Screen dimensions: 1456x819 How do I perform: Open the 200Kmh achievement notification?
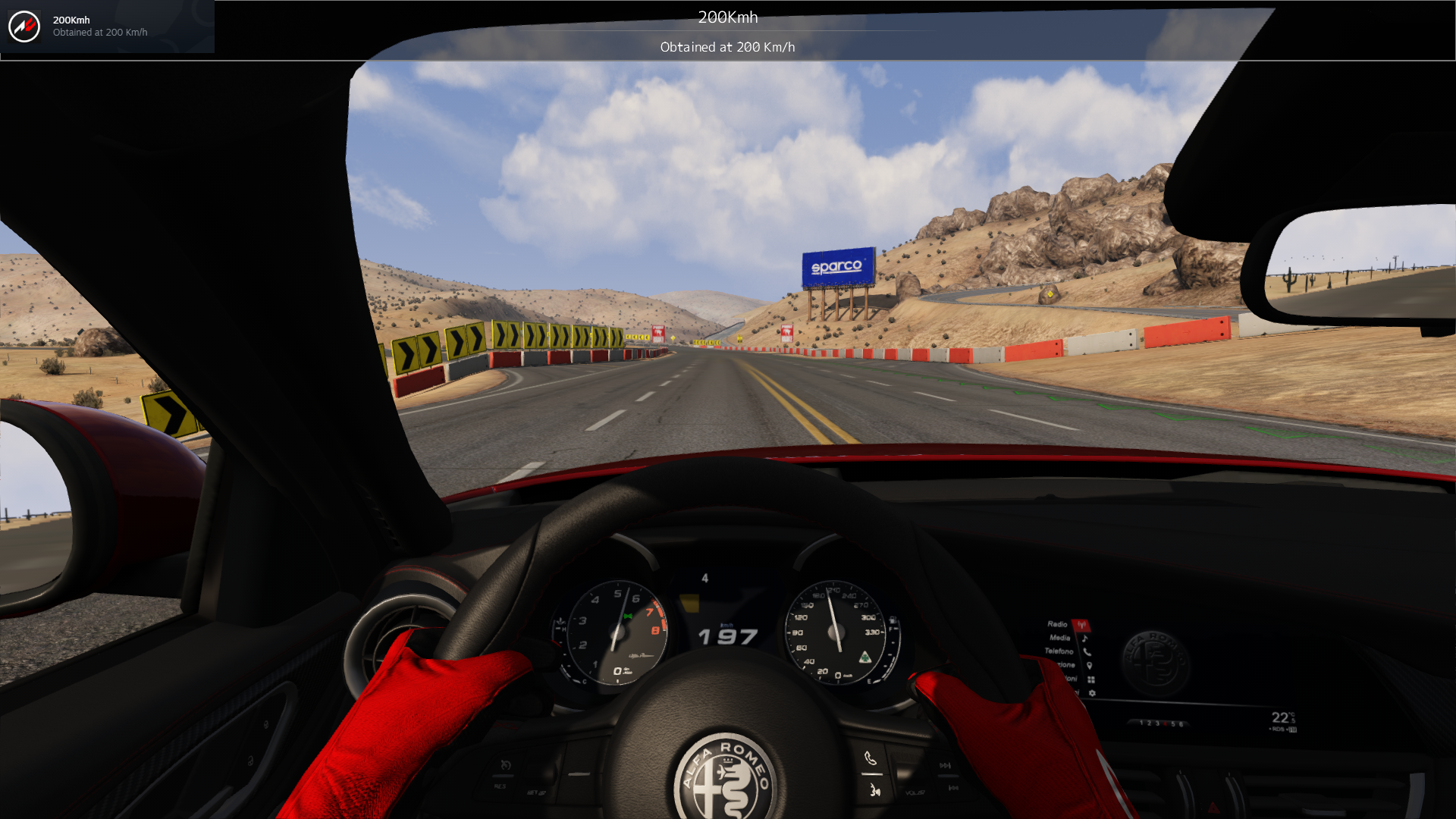(106, 27)
